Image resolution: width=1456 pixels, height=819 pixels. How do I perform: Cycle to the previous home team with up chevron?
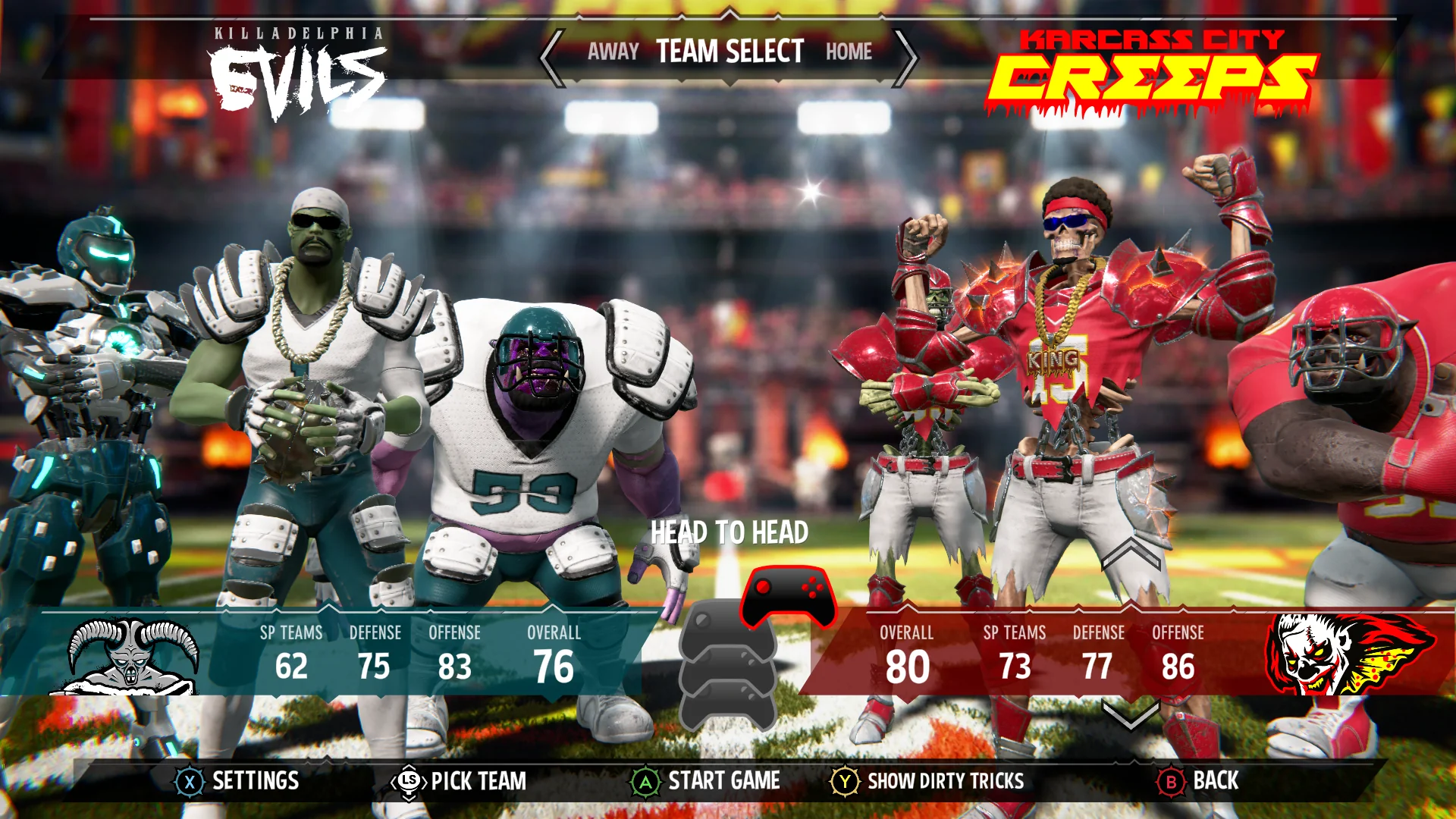(1131, 554)
